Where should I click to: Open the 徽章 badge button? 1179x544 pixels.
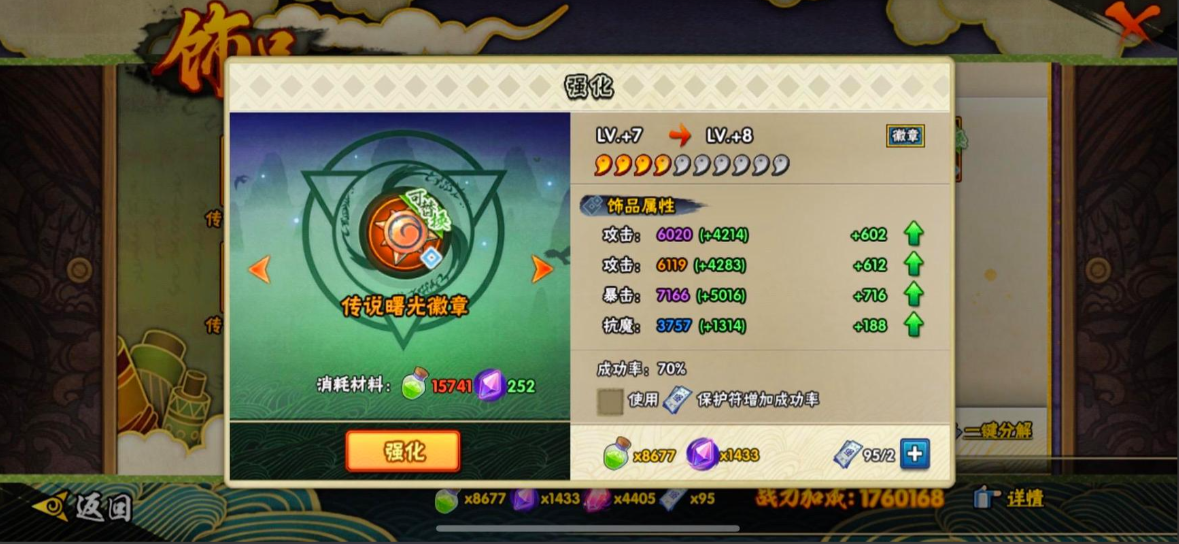(905, 135)
